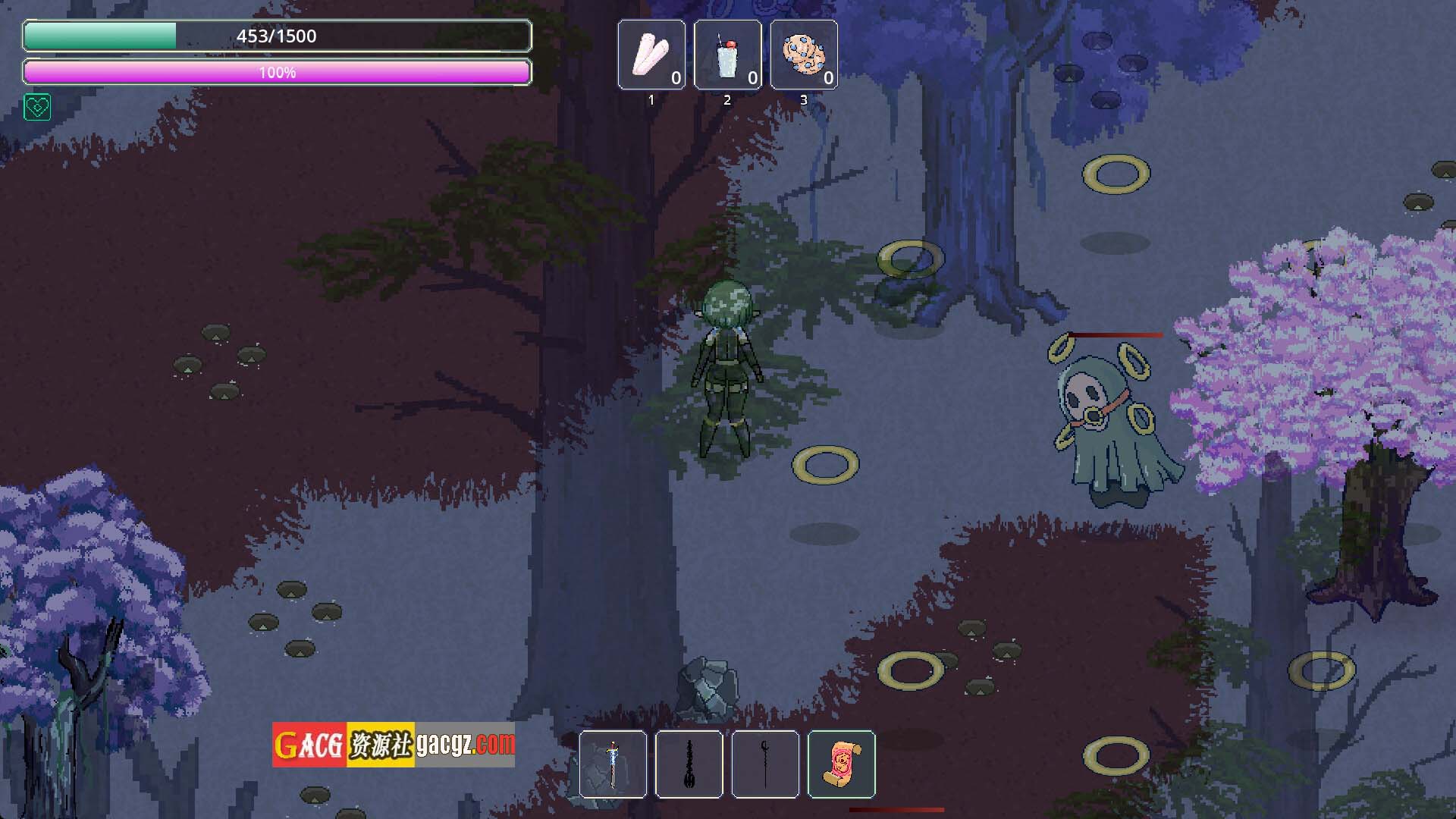Choose the black spiked mace weapon slot
This screenshot has width=1456, height=819.
click(689, 764)
